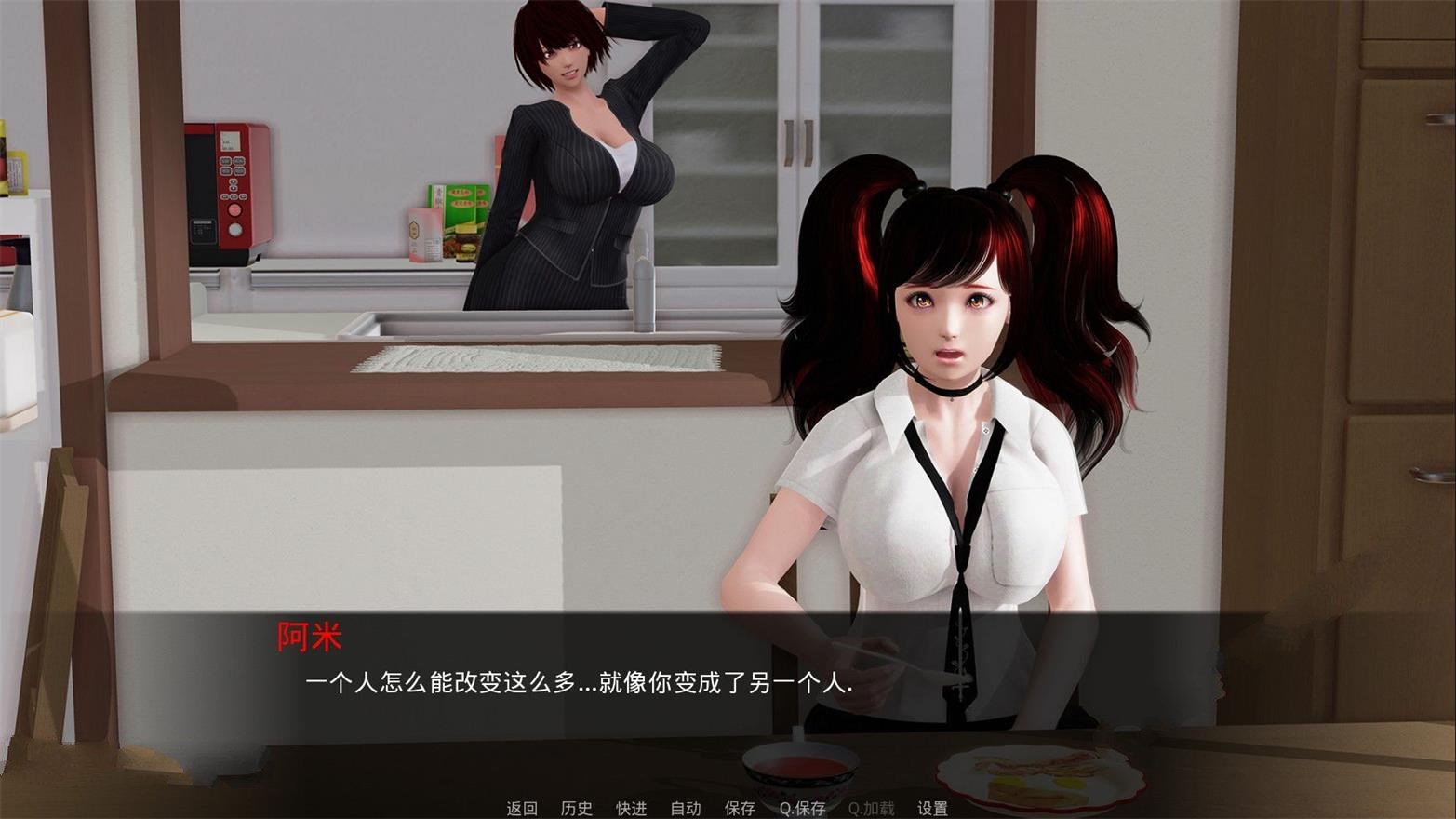Open the 设置 settings screen

tap(931, 809)
